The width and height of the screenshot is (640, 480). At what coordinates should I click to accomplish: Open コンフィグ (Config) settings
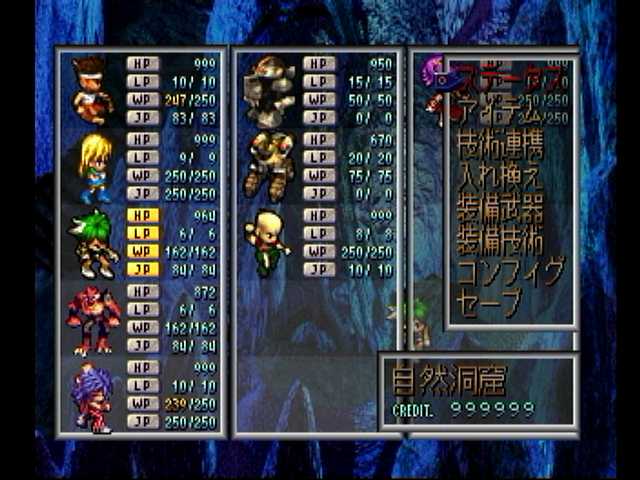point(510,272)
